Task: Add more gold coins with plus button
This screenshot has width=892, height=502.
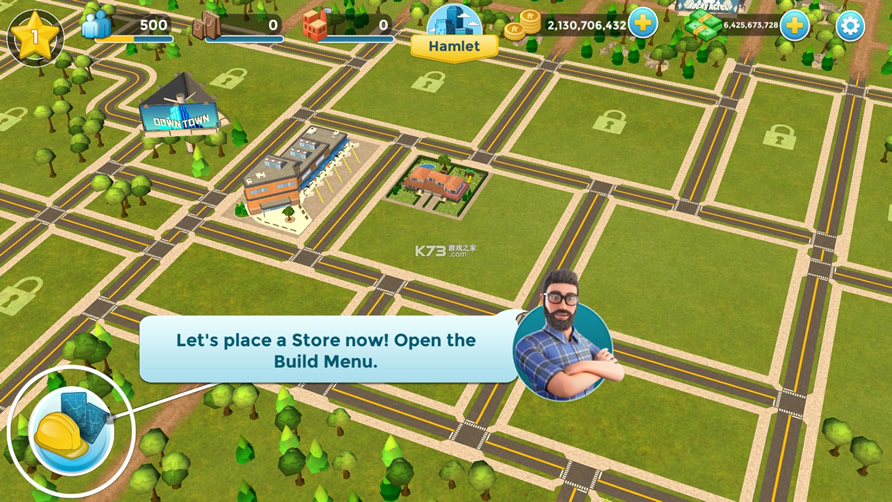Action: point(643,23)
